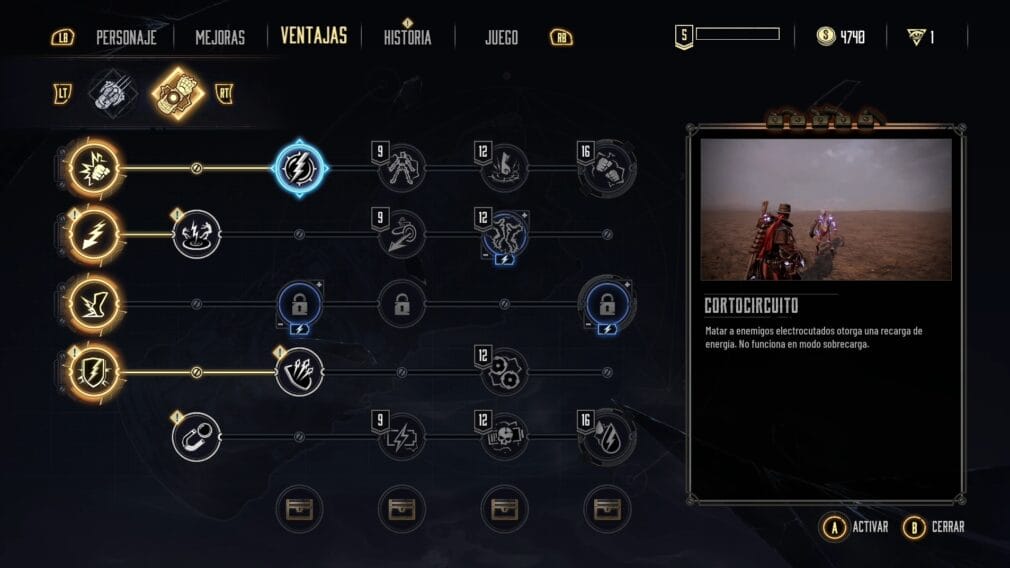This screenshot has height=568, width=1010.
Task: Activate the clawed hand perk node
Action: tap(299, 372)
